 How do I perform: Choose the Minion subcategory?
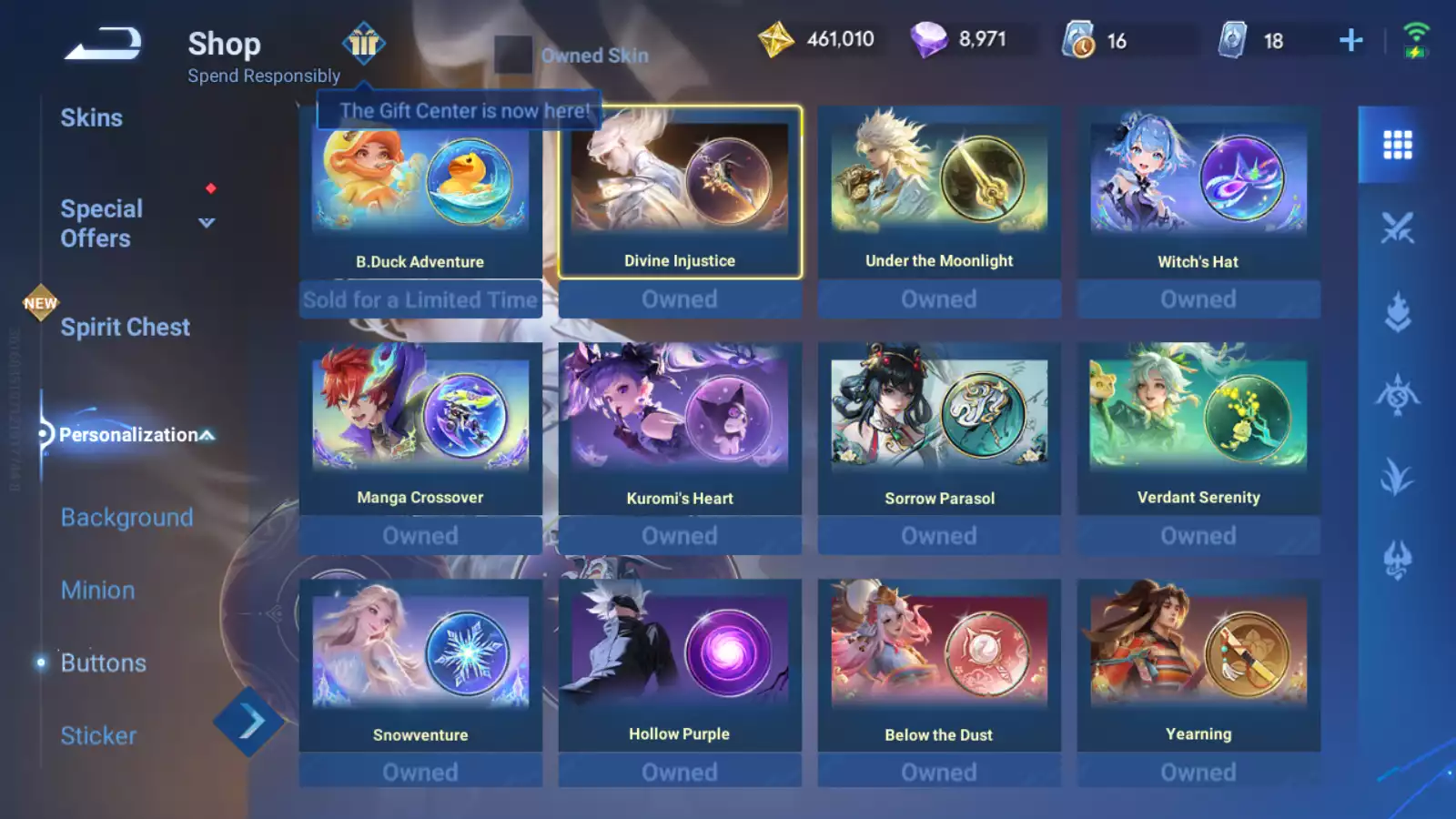tap(97, 591)
